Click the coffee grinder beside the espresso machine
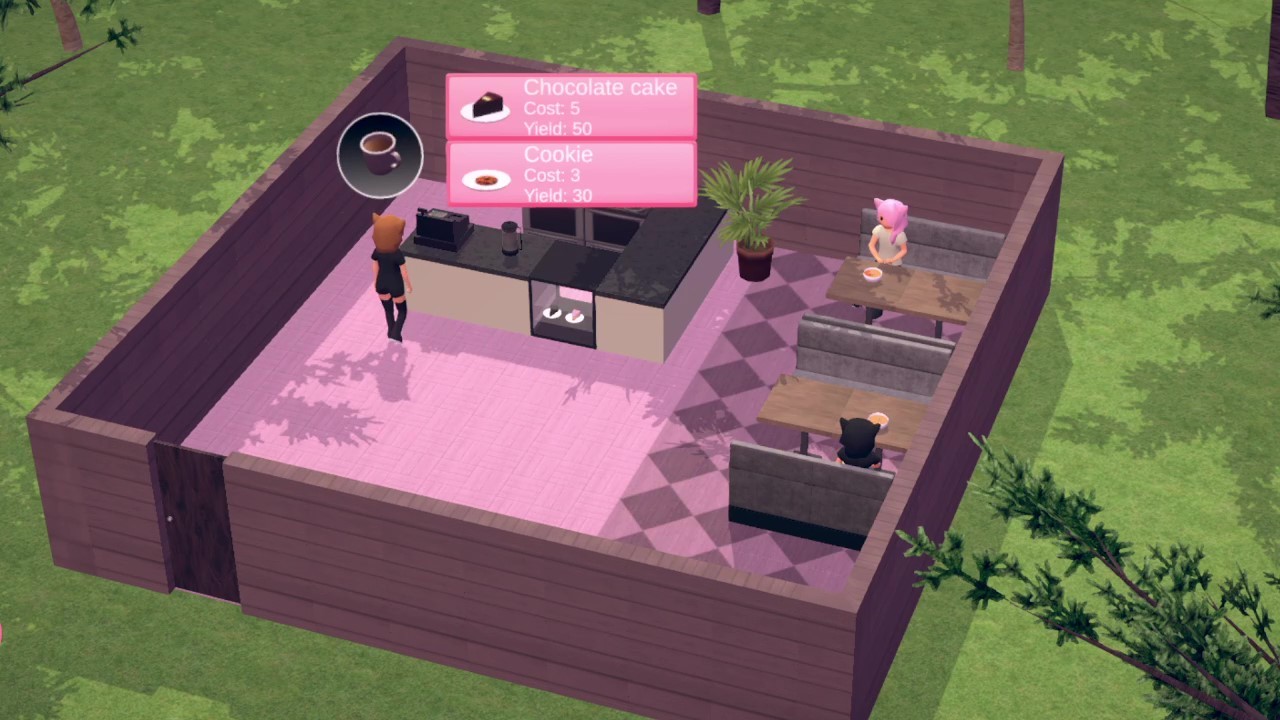 507,237
